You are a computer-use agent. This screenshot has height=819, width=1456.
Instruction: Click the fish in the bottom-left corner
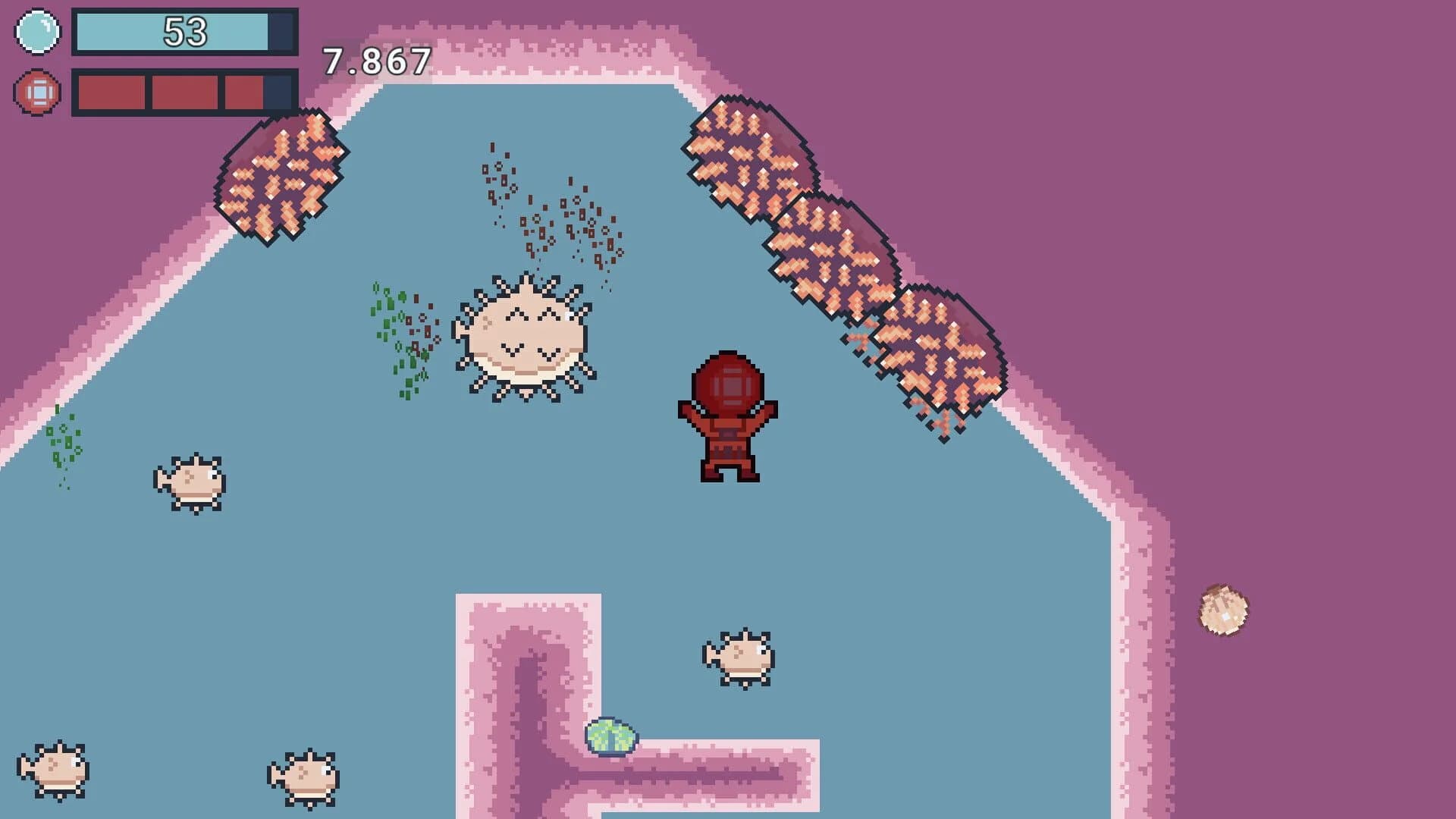tap(57, 770)
